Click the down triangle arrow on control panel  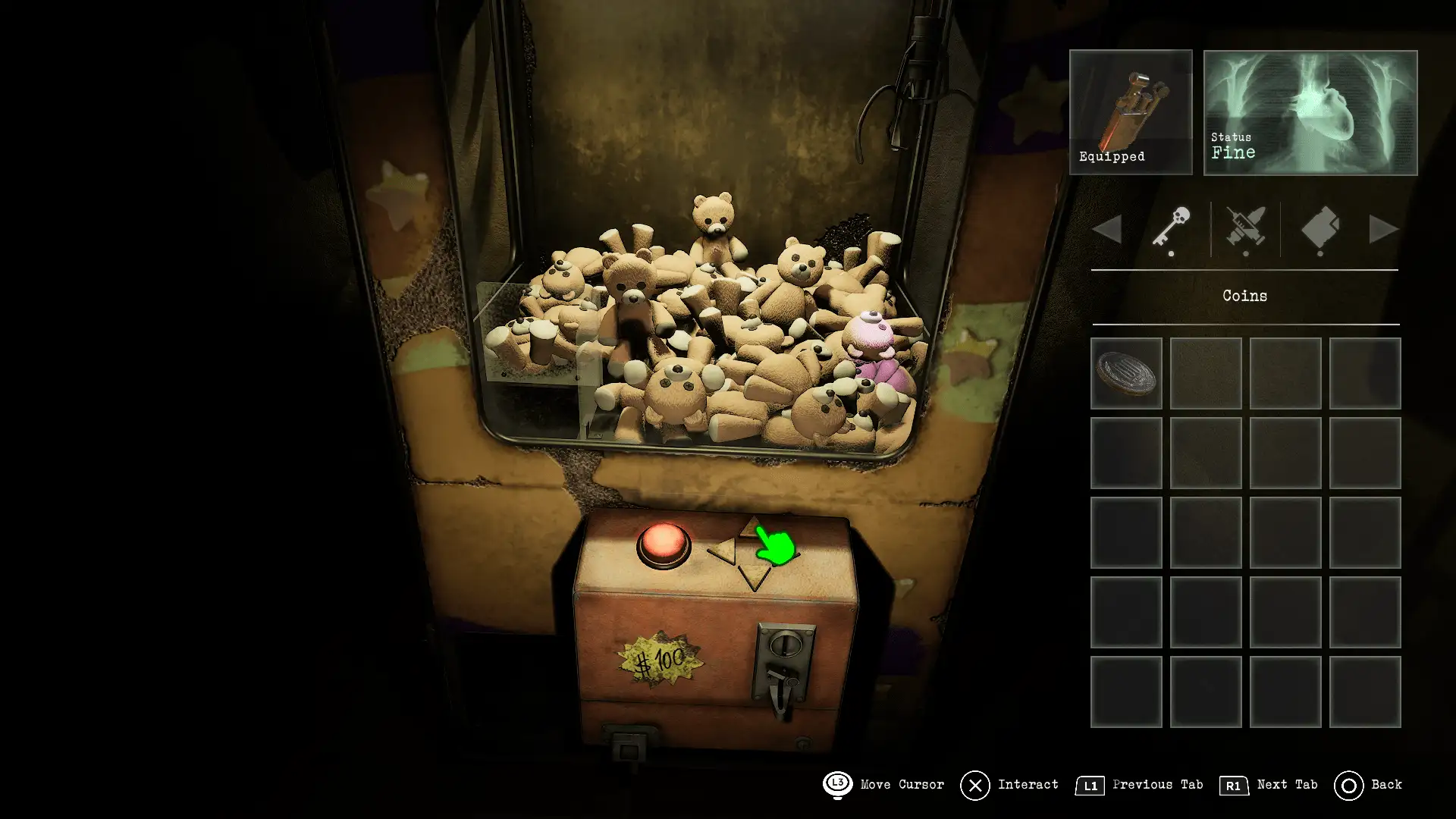click(754, 578)
